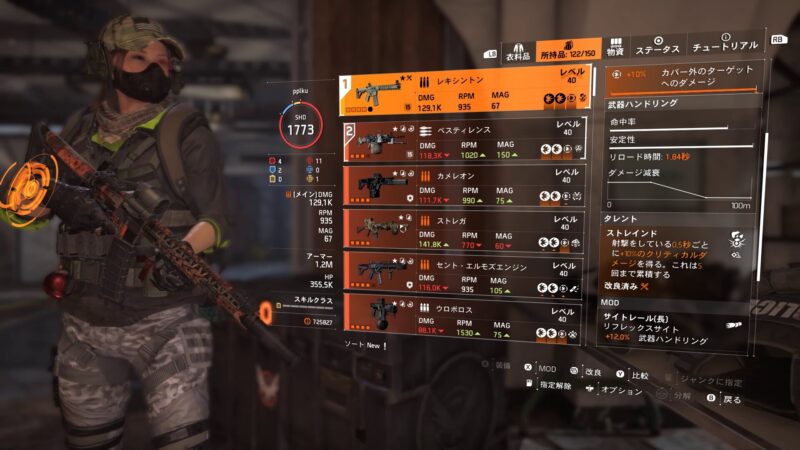Choose the ペスティレンス weapon
The width and height of the screenshot is (800, 450).
click(467, 142)
